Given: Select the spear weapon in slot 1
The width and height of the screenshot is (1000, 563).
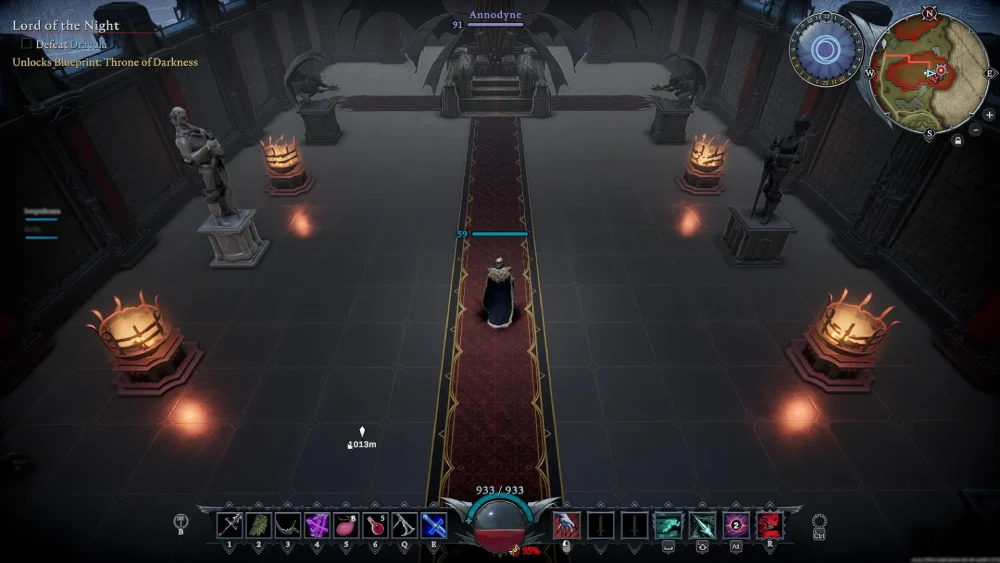Looking at the screenshot, I should [x=231, y=524].
